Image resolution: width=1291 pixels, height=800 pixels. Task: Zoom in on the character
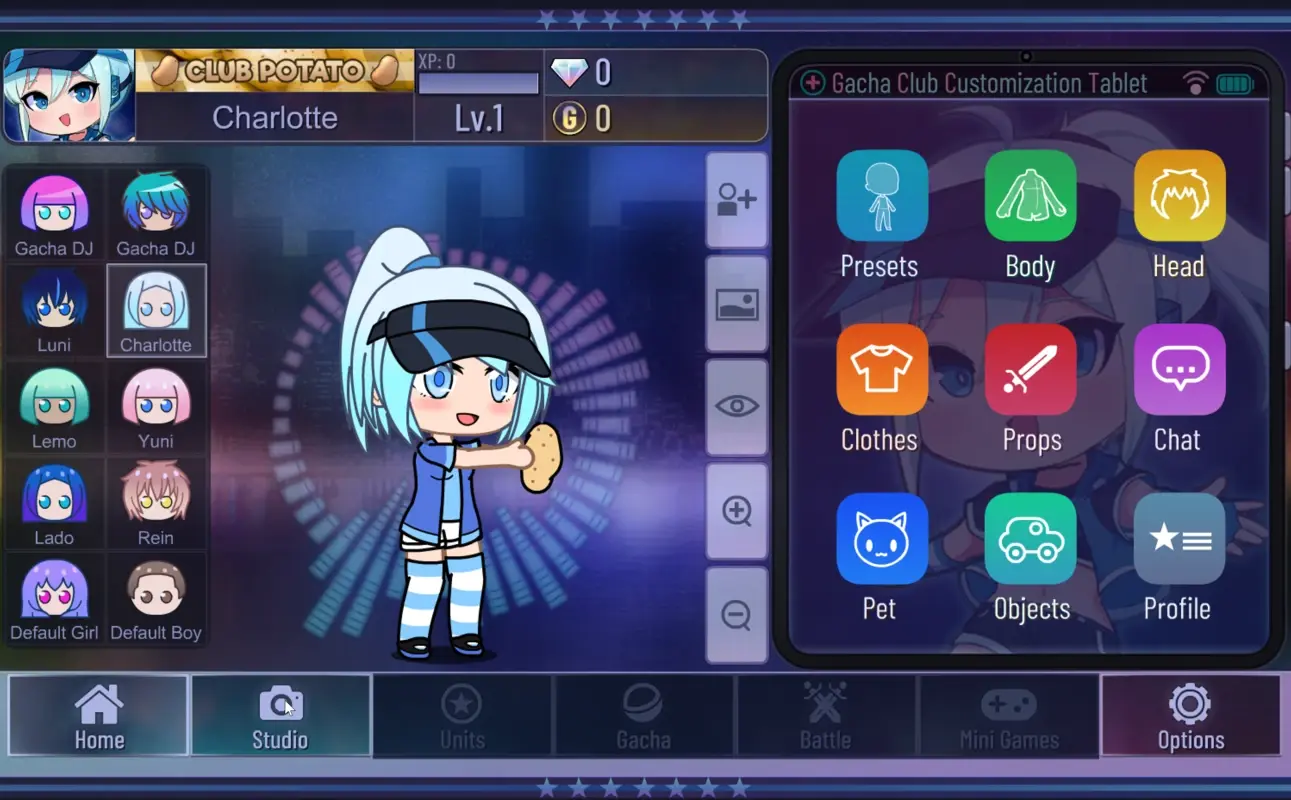[x=736, y=510]
